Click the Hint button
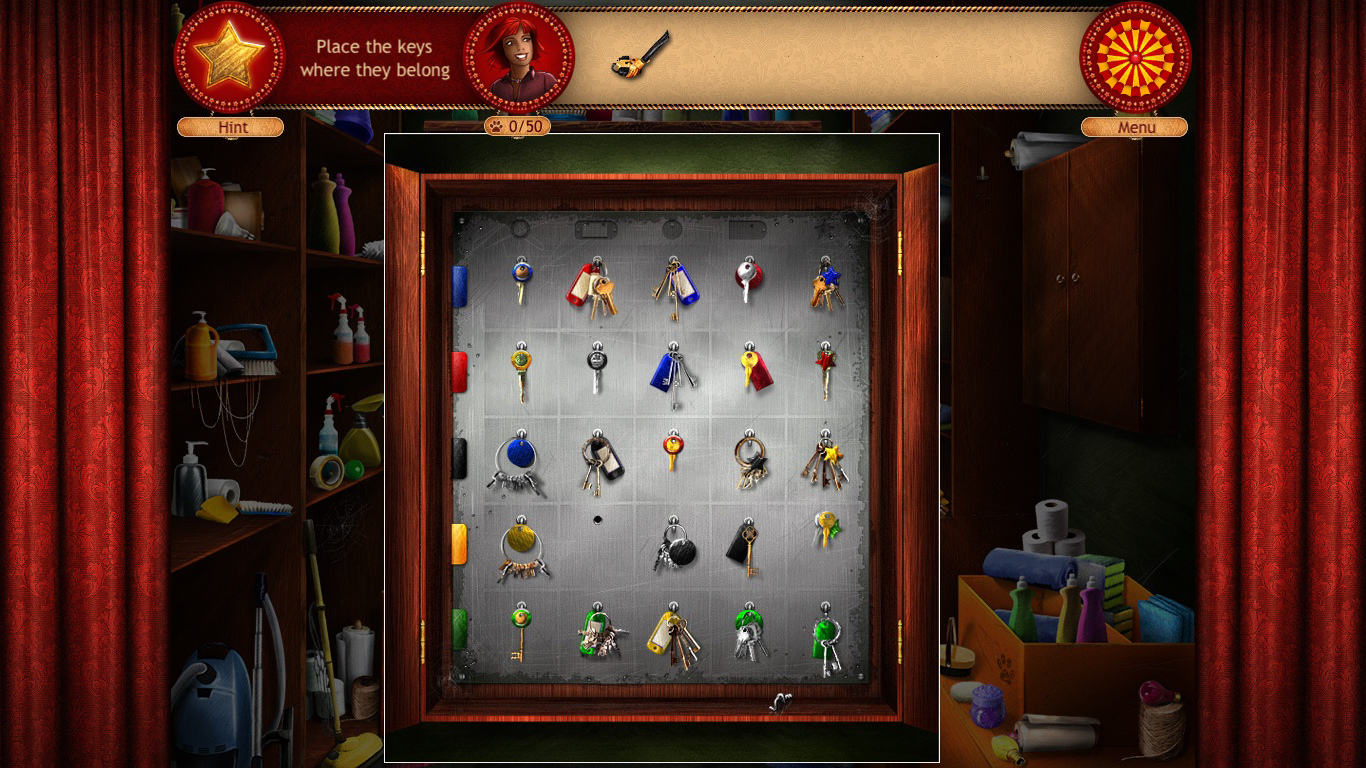The image size is (1366, 768). (230, 127)
